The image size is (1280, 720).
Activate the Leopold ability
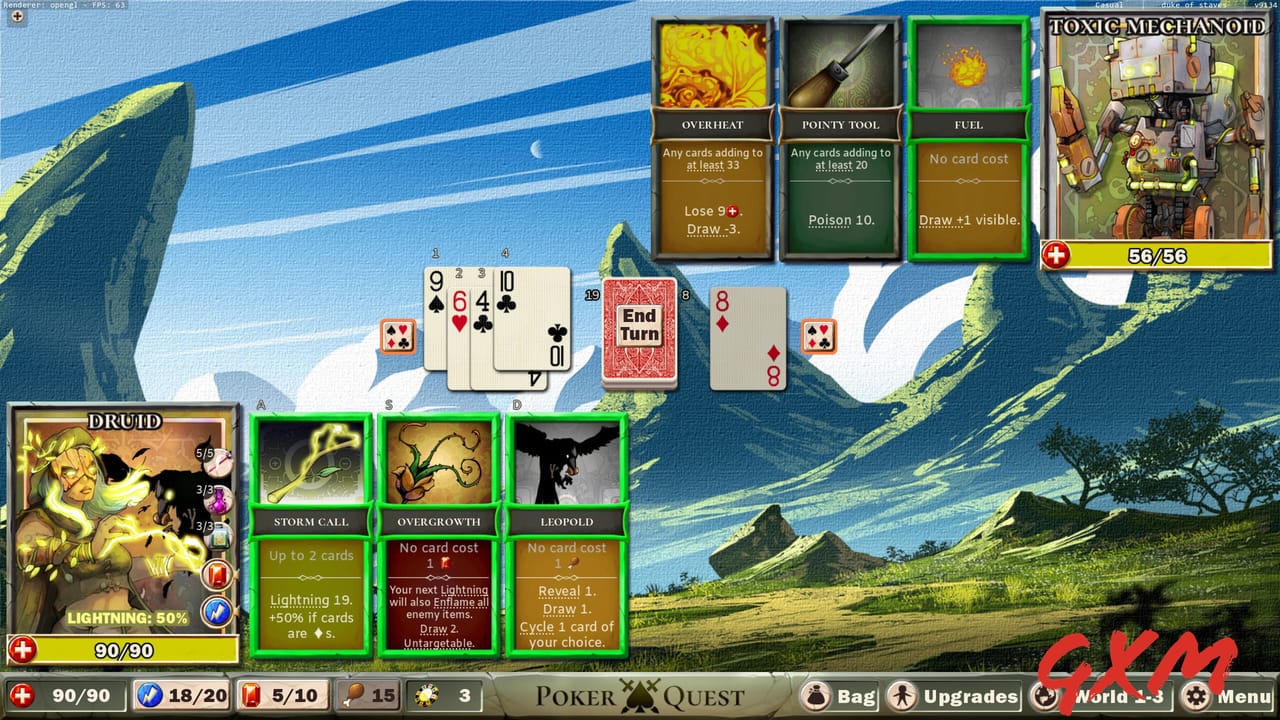point(567,530)
